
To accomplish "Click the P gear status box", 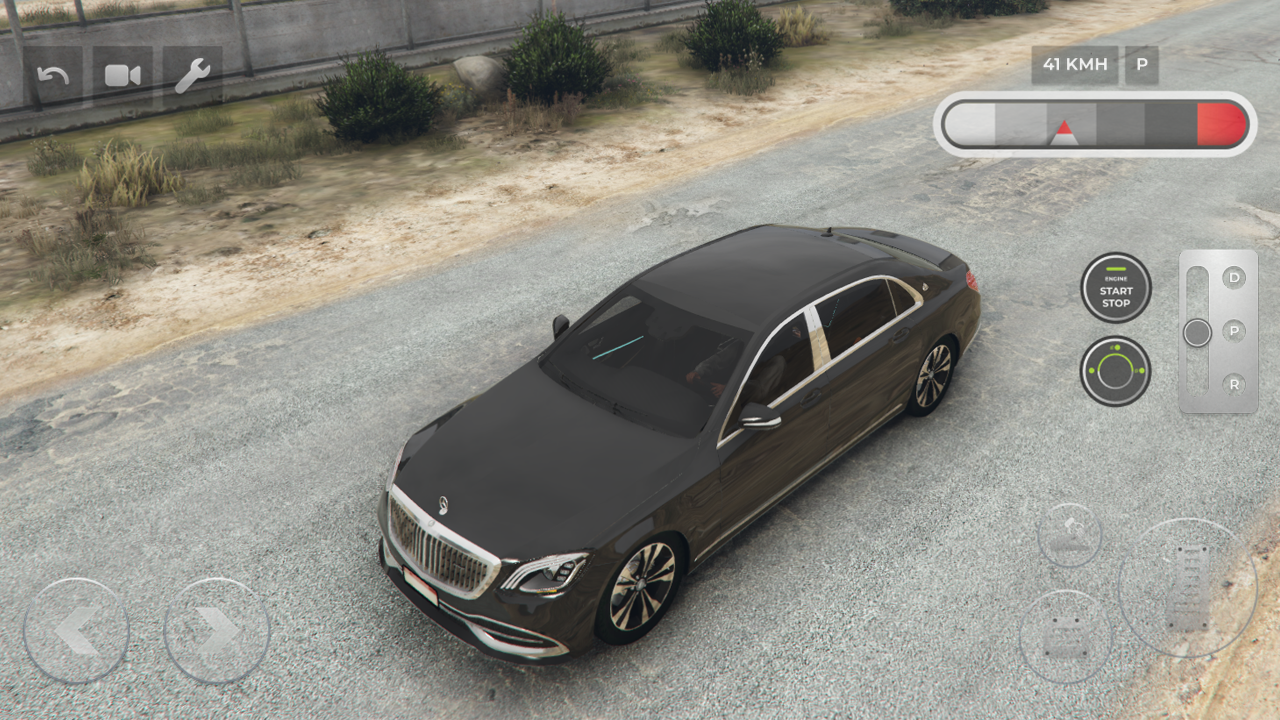I will tap(1140, 65).
